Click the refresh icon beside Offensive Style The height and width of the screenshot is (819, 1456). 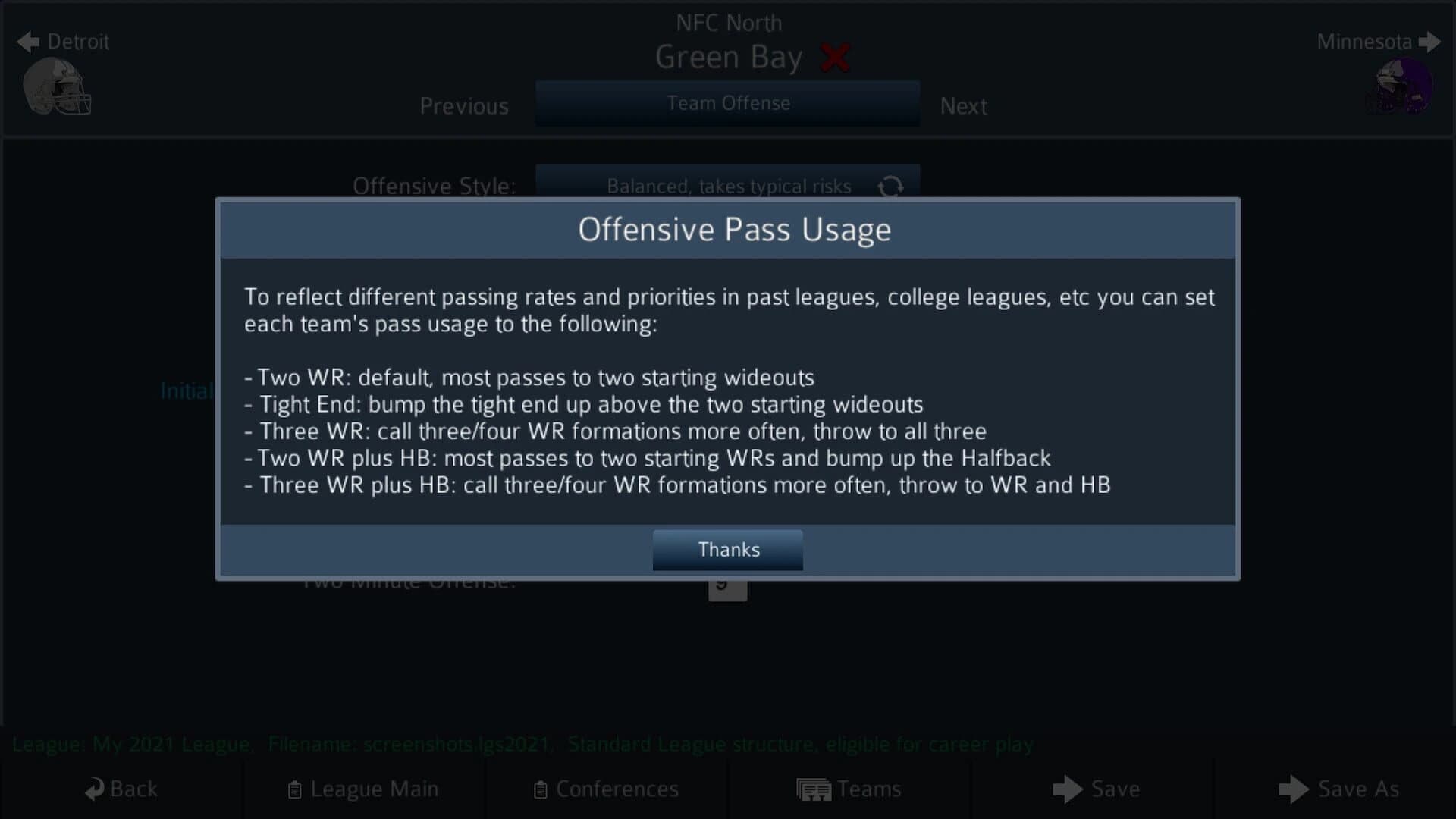pos(892,187)
